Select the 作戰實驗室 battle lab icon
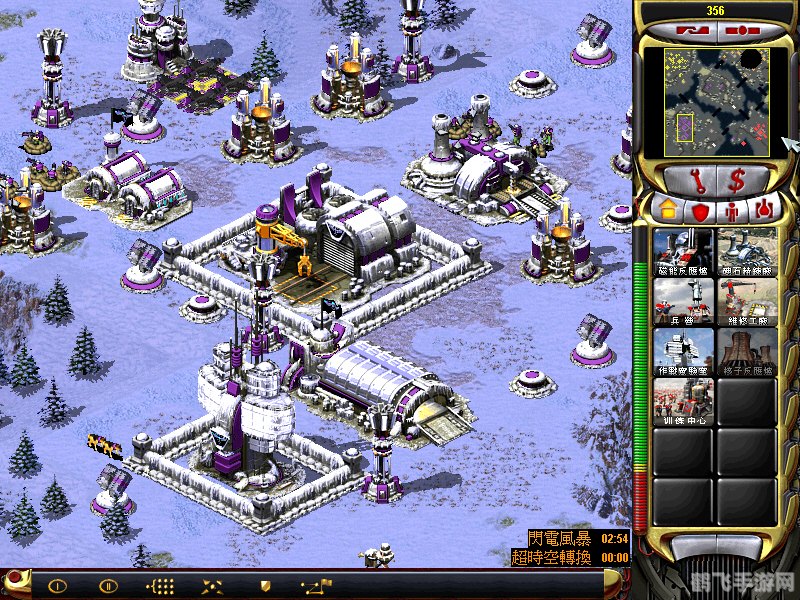800x600 pixels. coord(684,351)
